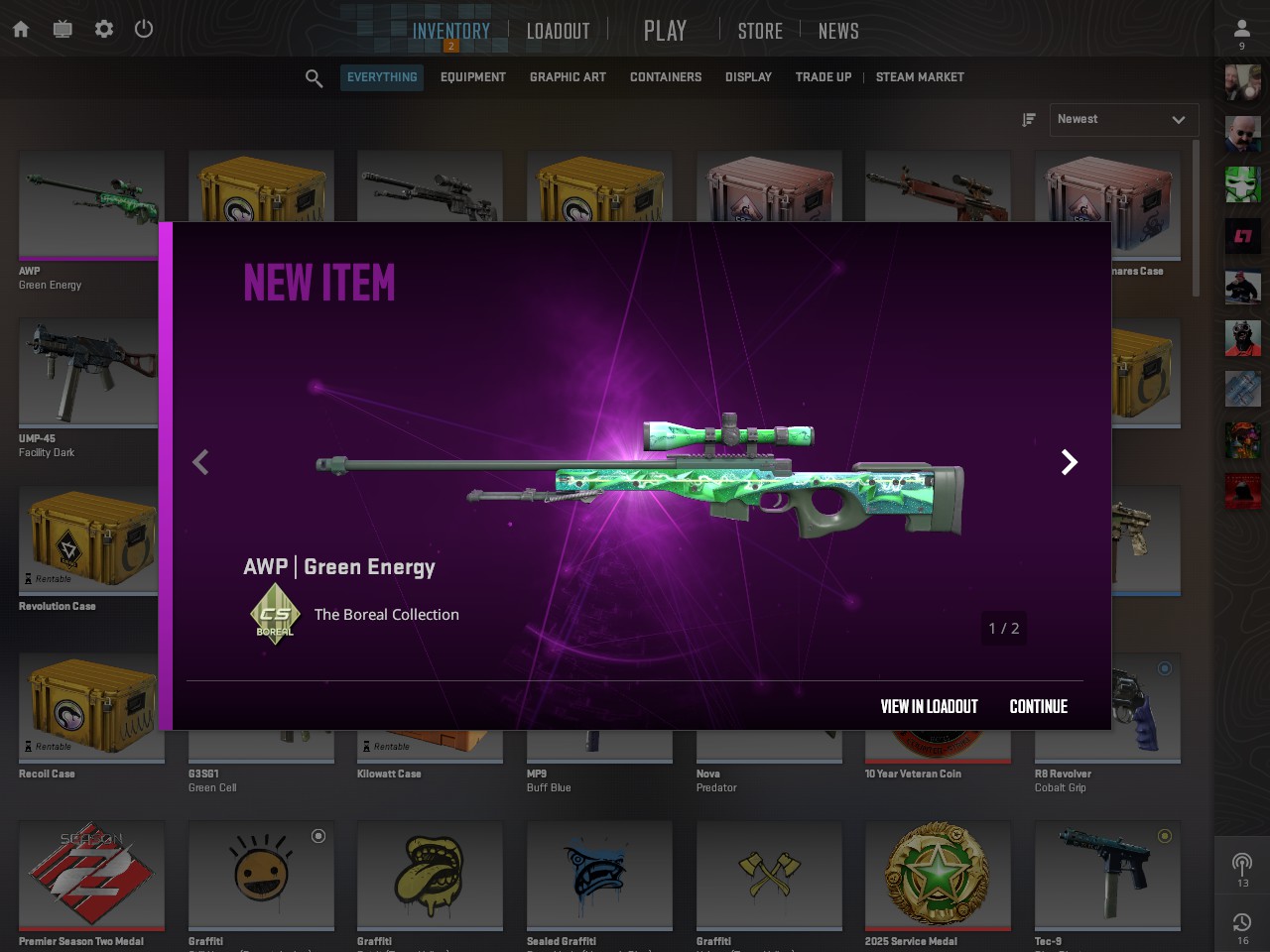The height and width of the screenshot is (952, 1270).
Task: Click the power quit icon
Action: [144, 29]
